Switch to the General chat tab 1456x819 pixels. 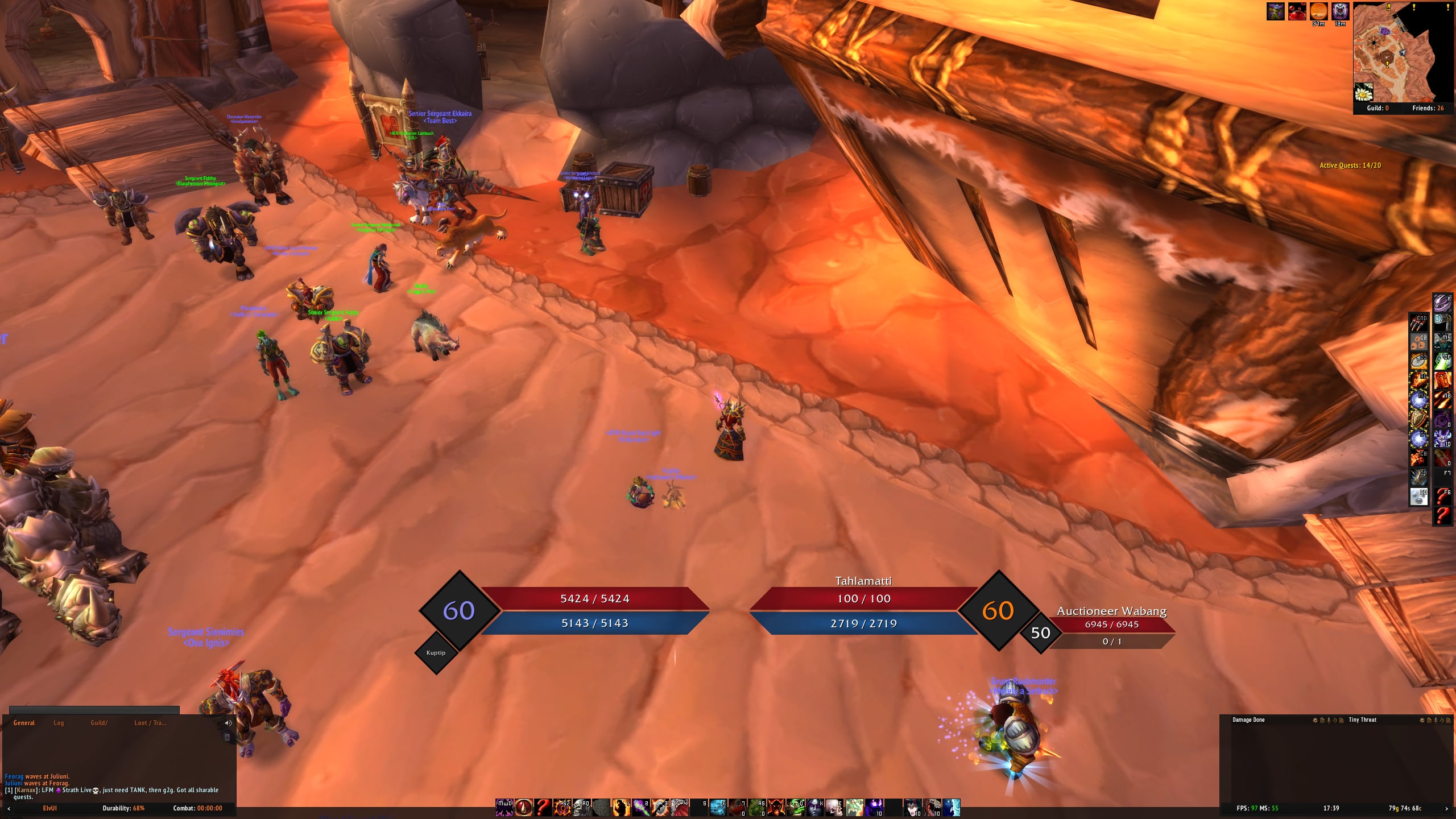tap(24, 723)
